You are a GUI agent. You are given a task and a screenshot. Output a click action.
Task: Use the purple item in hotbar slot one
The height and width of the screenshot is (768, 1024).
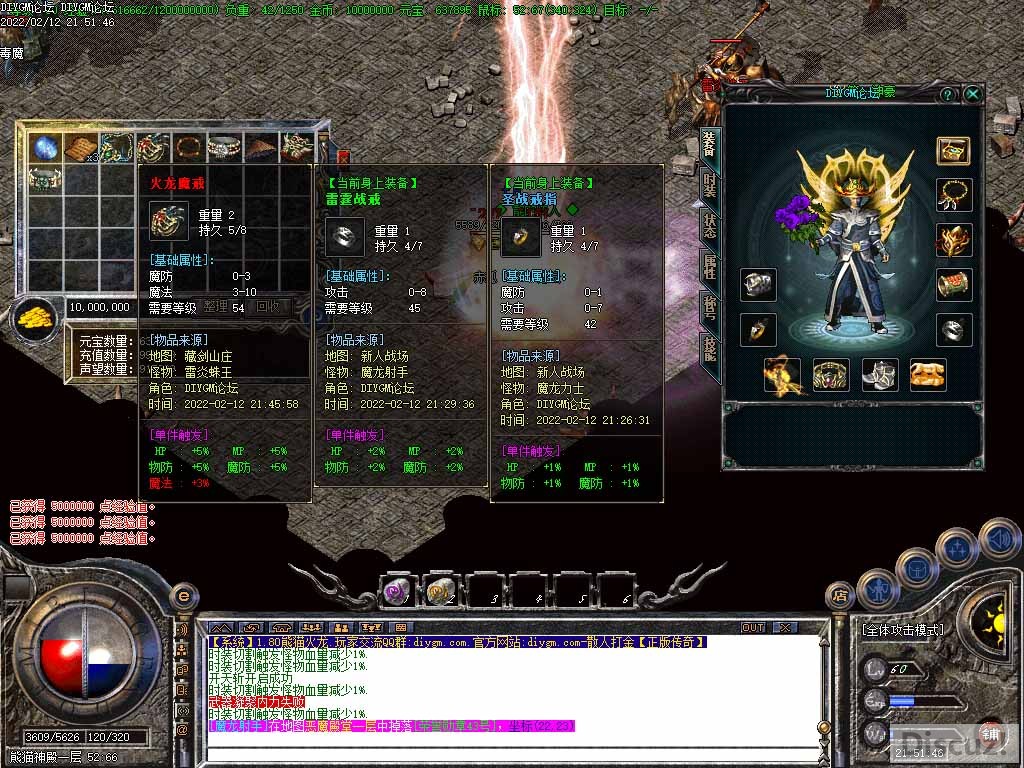pos(397,592)
